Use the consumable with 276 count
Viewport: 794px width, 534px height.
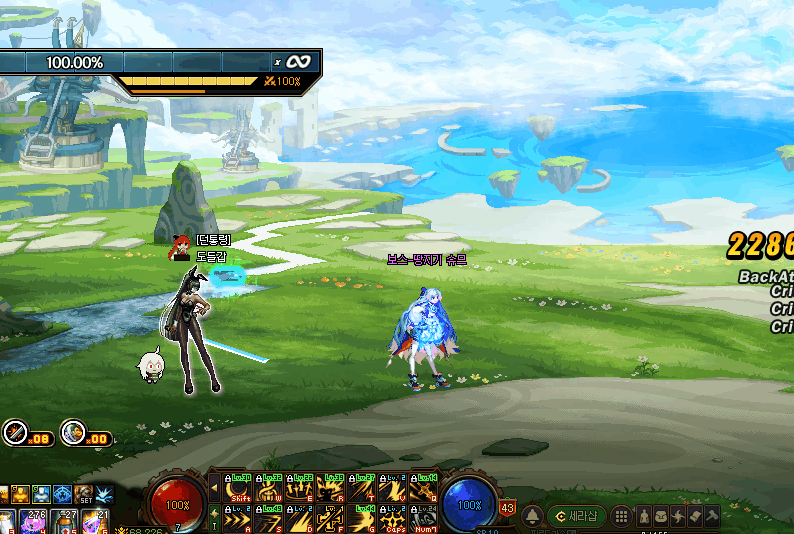tap(33, 521)
